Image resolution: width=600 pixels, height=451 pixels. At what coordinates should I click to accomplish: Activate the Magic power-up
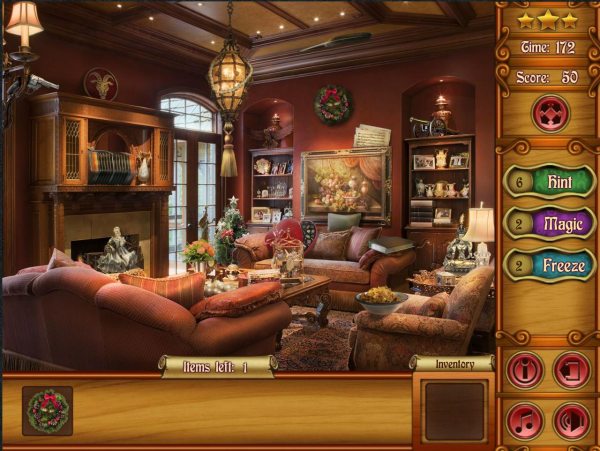(558, 222)
